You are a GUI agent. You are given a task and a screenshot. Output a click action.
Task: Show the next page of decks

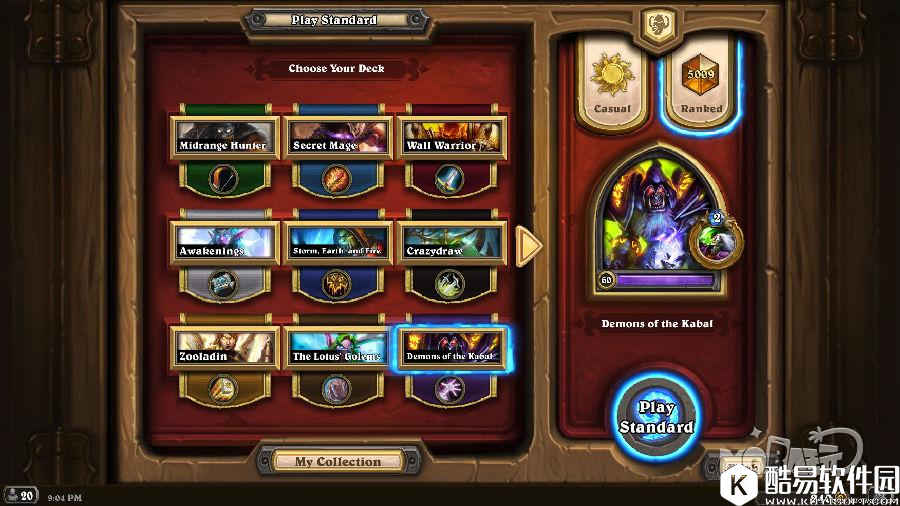(528, 244)
